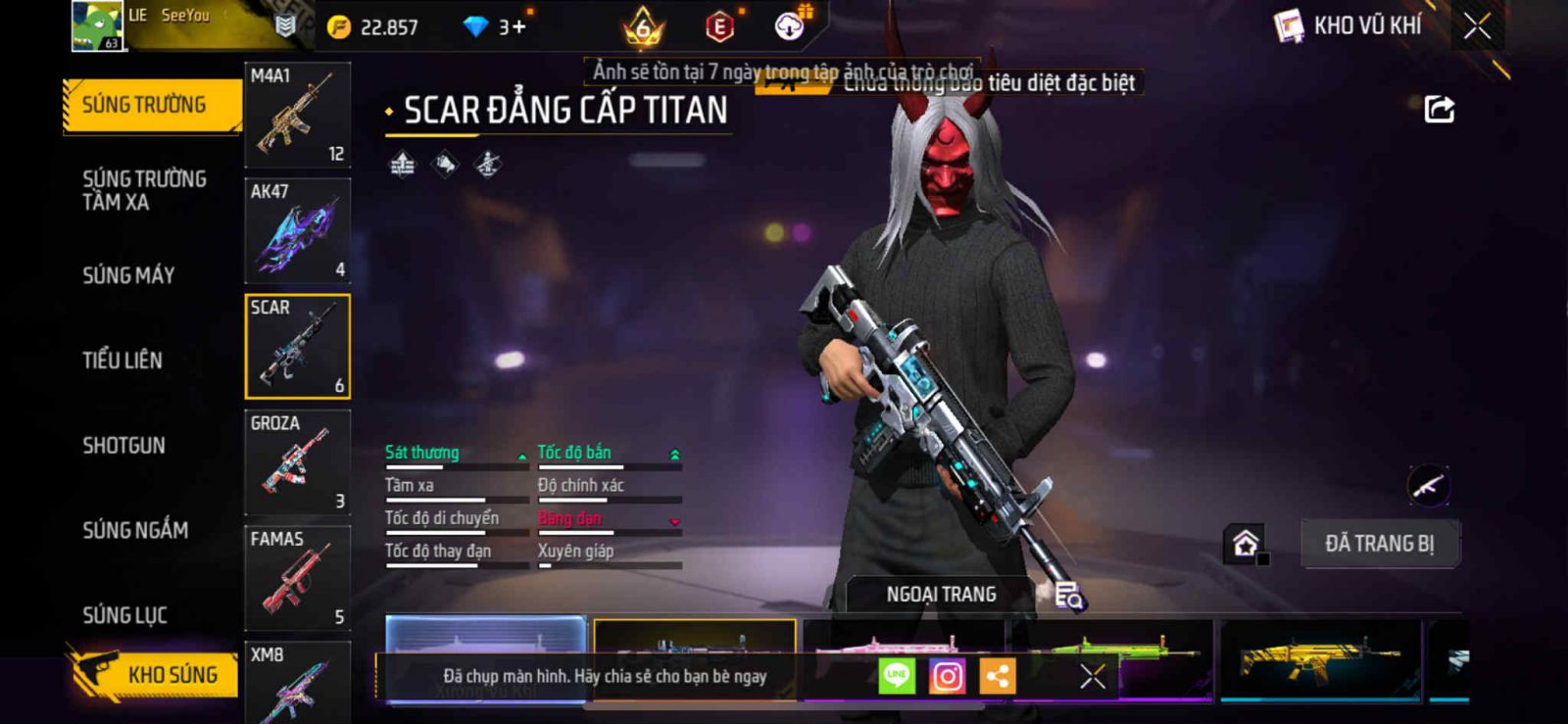Click the Đã Trang Bị button
1568x724 pixels.
point(1379,544)
